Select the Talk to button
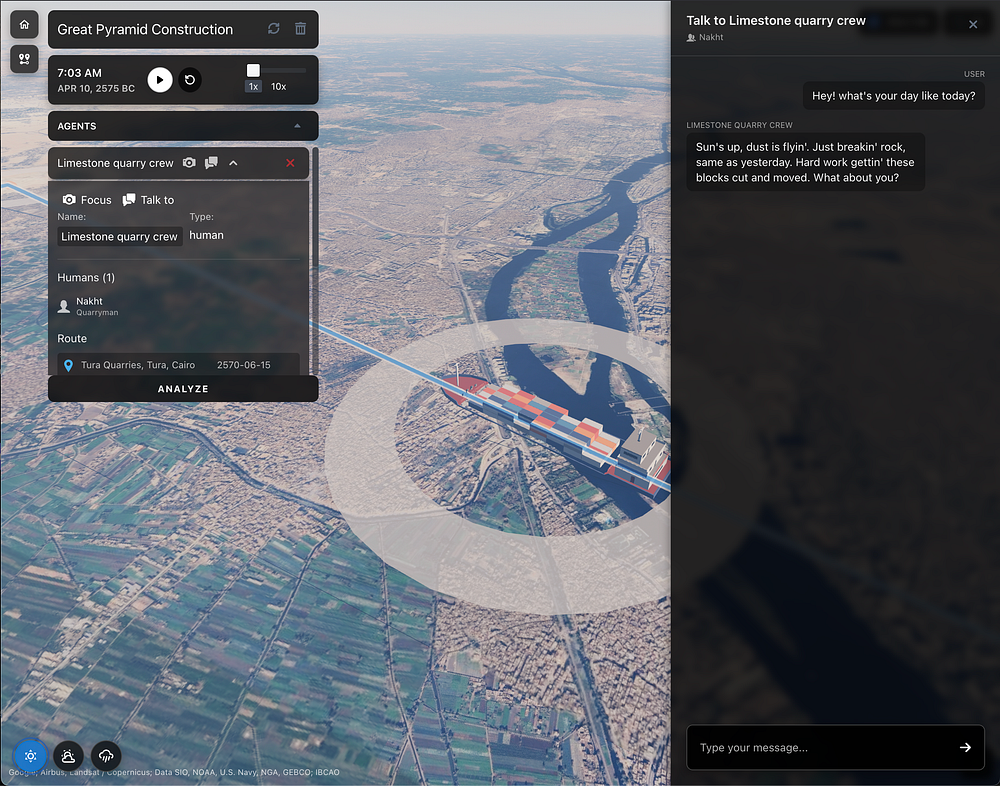The image size is (1000, 786). pyautogui.click(x=148, y=200)
